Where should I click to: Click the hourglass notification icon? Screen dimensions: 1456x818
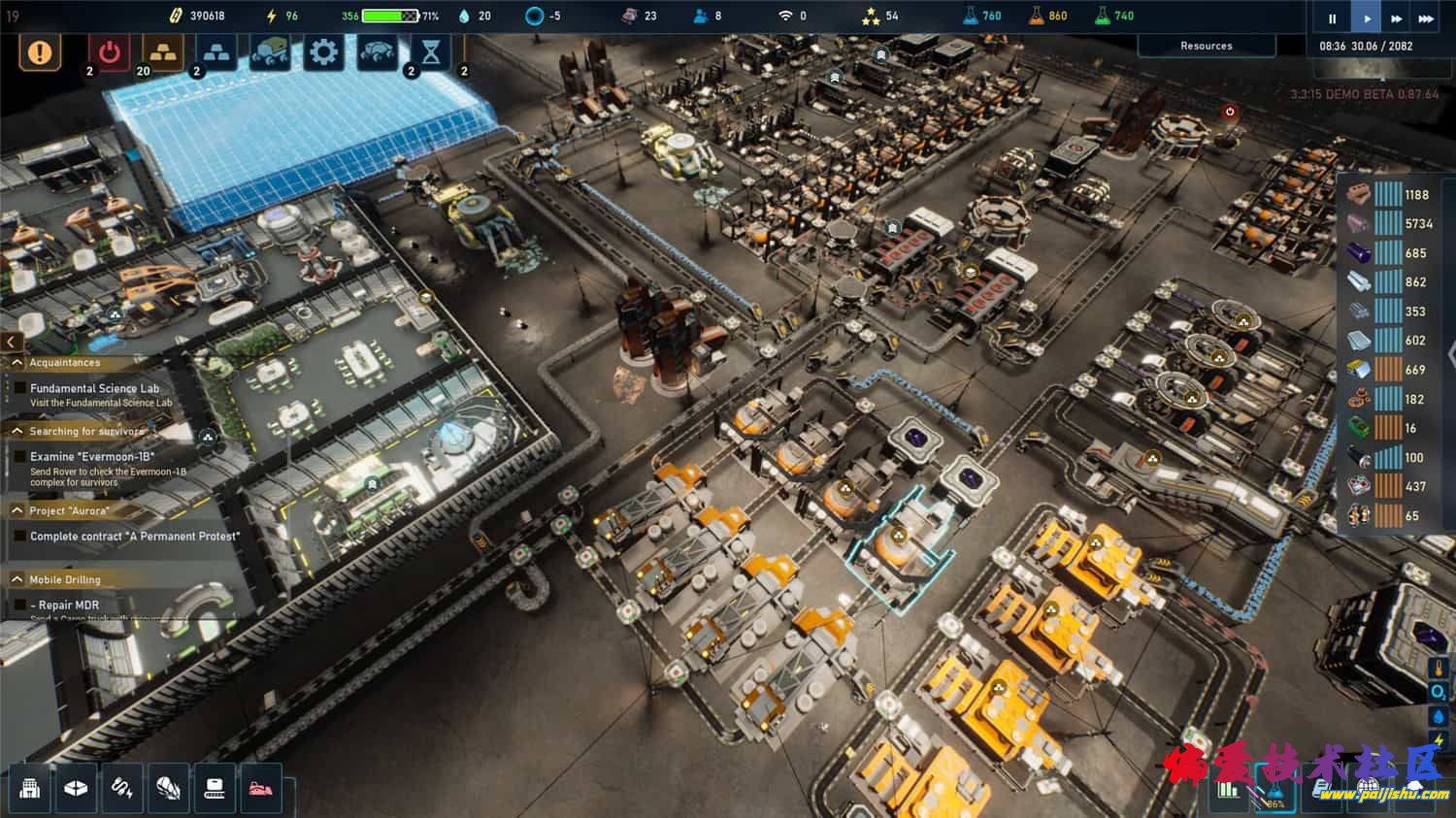click(431, 51)
